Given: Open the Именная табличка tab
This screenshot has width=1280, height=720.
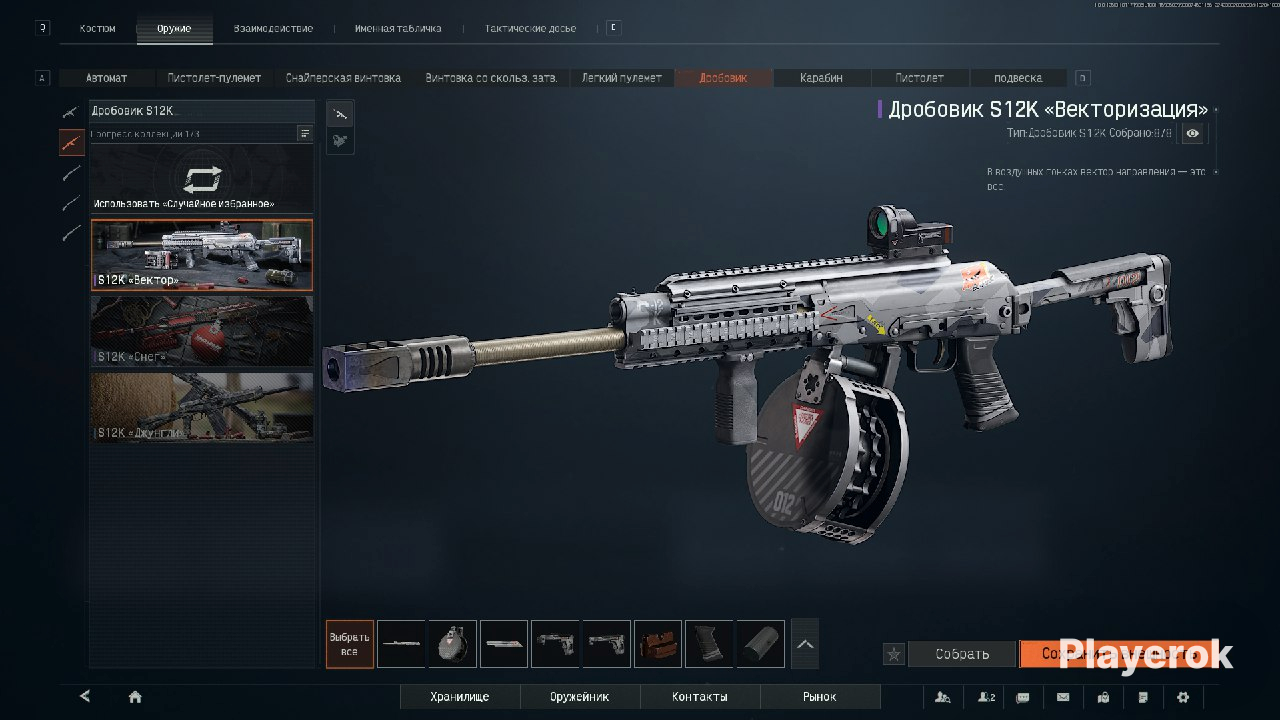Looking at the screenshot, I should coord(397,29).
